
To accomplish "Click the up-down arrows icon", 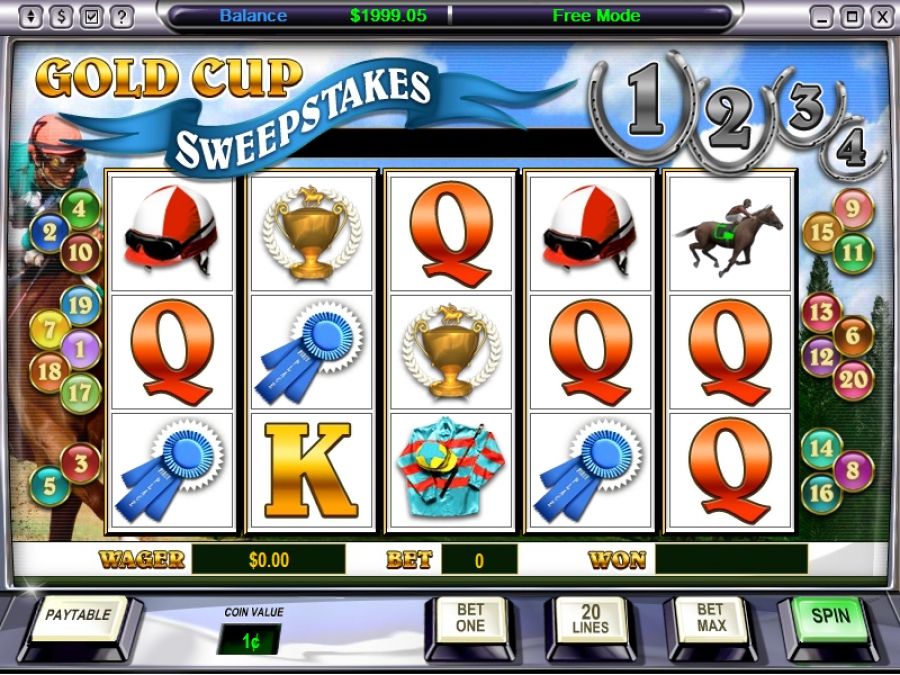I will [x=31, y=16].
